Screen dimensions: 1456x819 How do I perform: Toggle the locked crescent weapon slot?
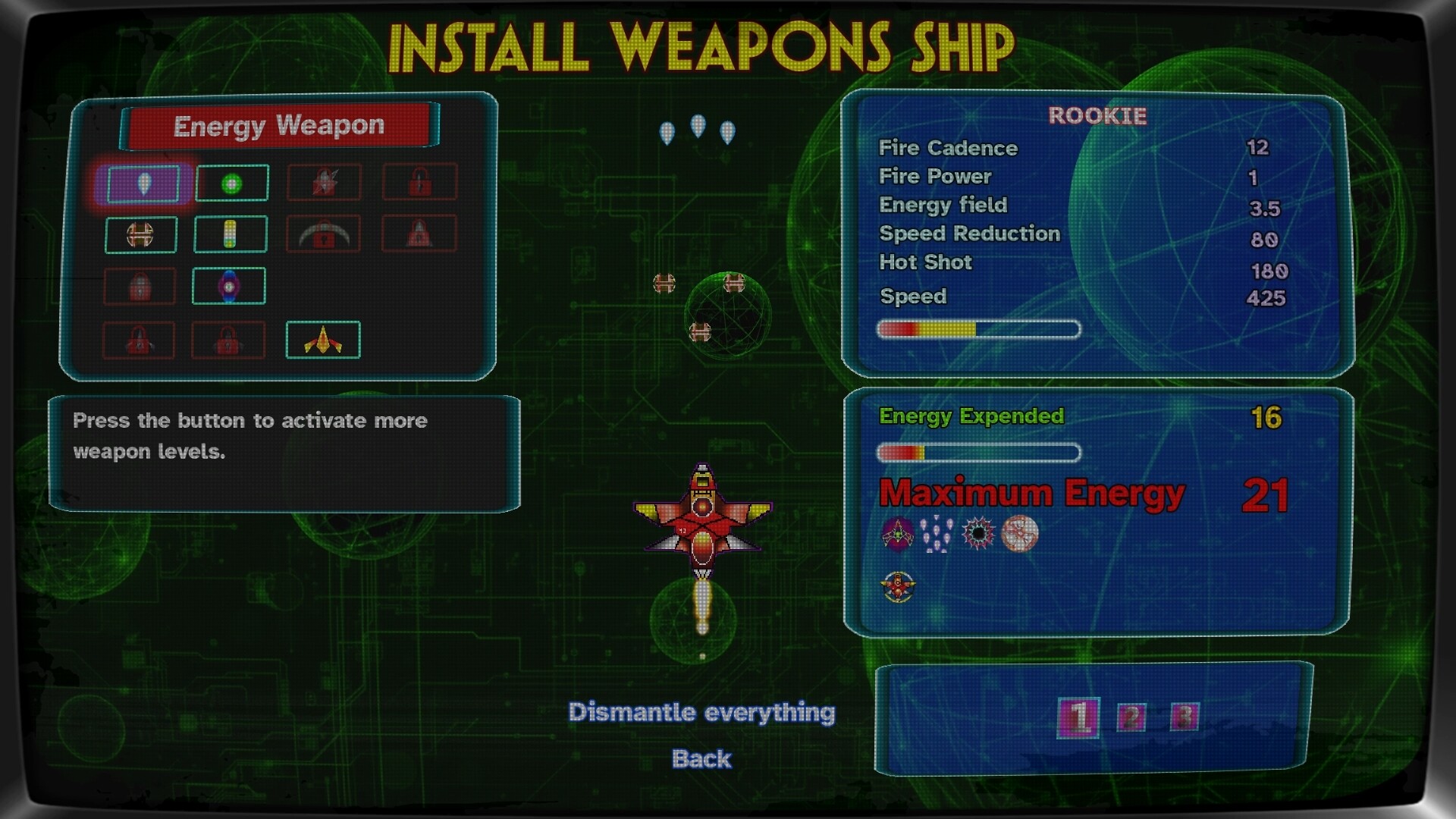point(325,233)
